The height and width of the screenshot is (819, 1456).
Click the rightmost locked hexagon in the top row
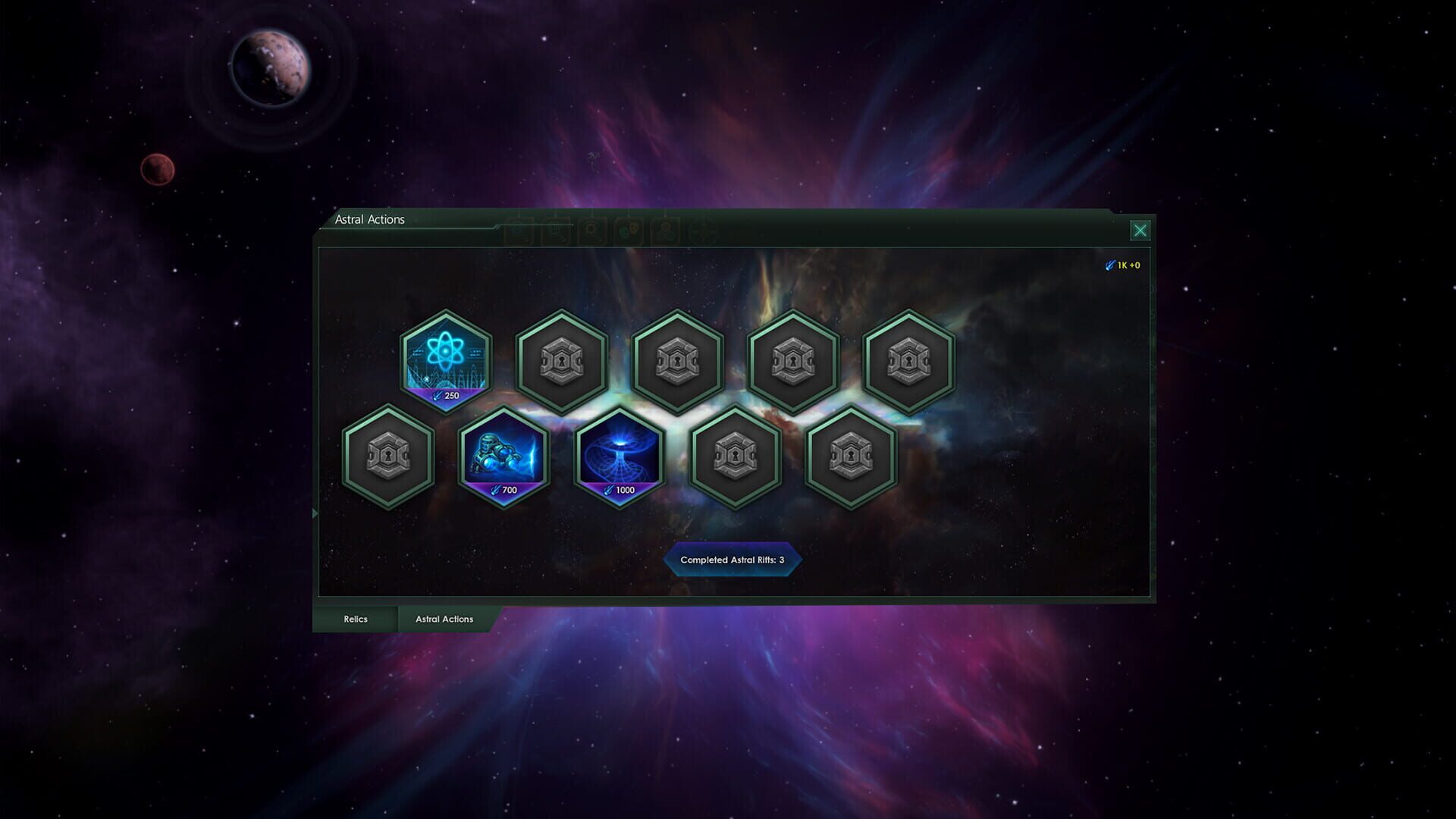click(908, 362)
